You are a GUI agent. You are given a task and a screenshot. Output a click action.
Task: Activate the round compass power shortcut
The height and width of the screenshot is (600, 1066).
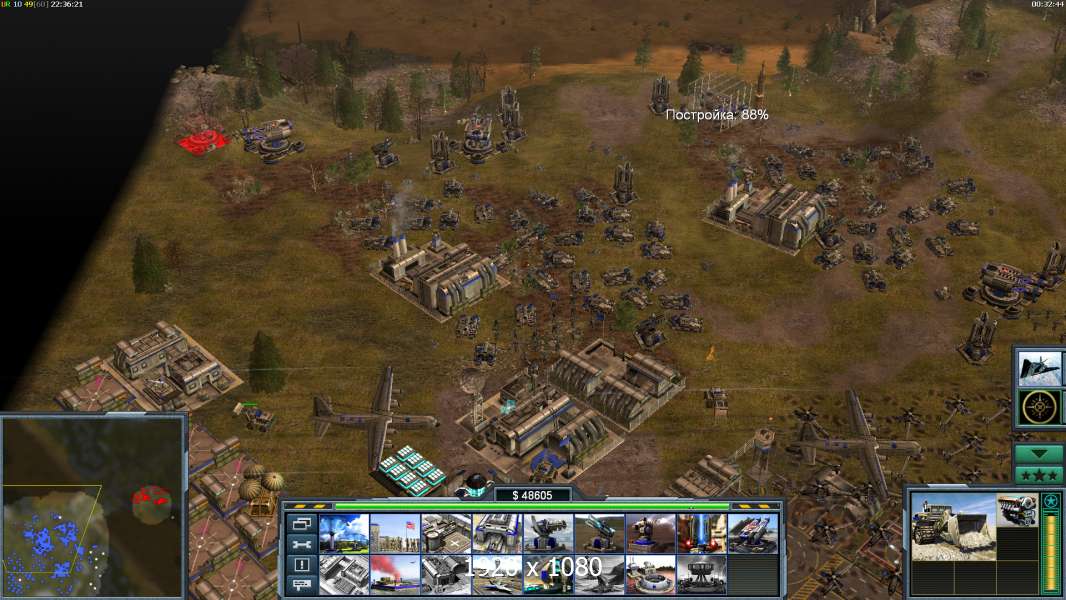(1040, 407)
